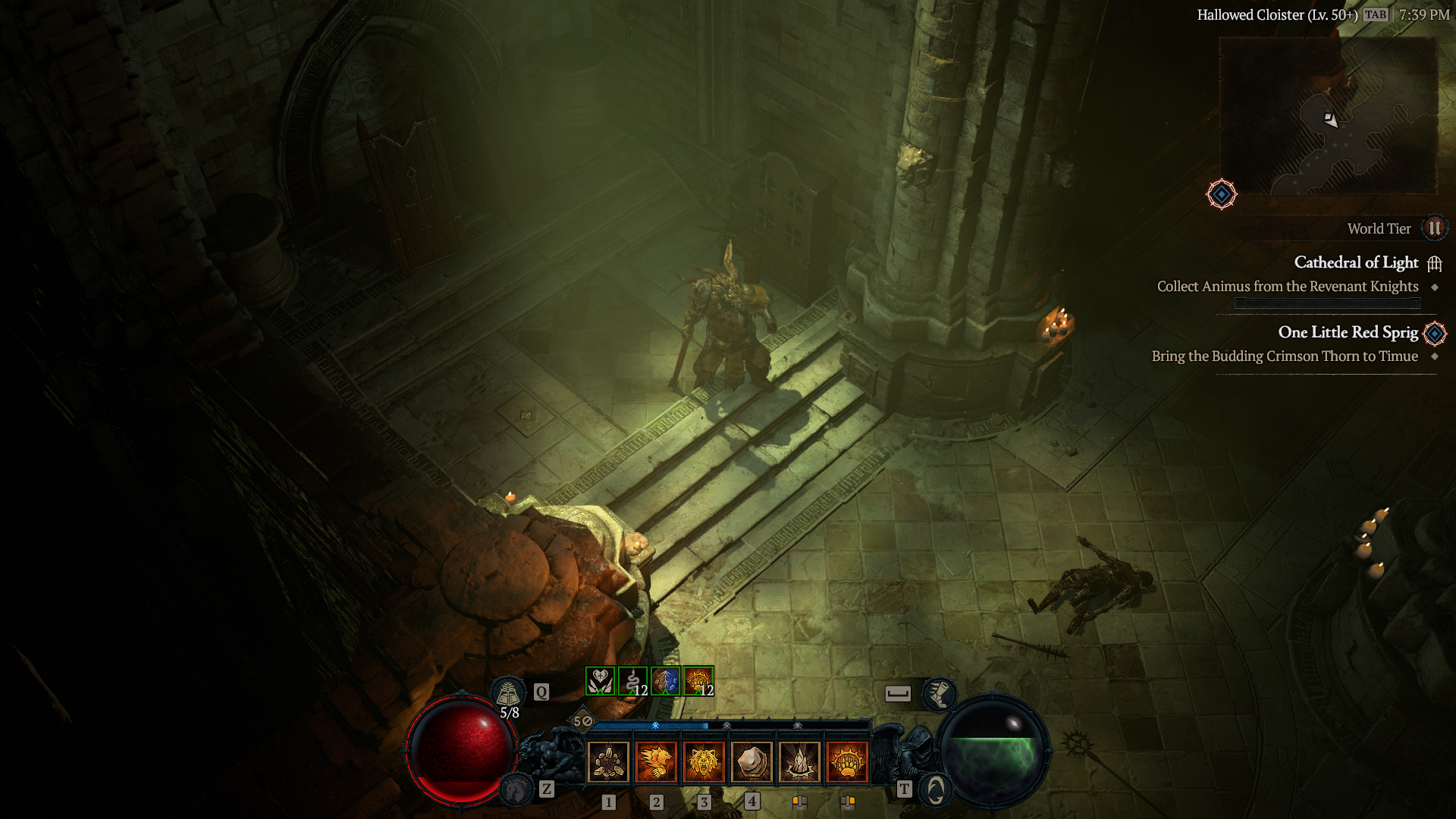Inspect the blue rune orb buff icon

[665, 681]
